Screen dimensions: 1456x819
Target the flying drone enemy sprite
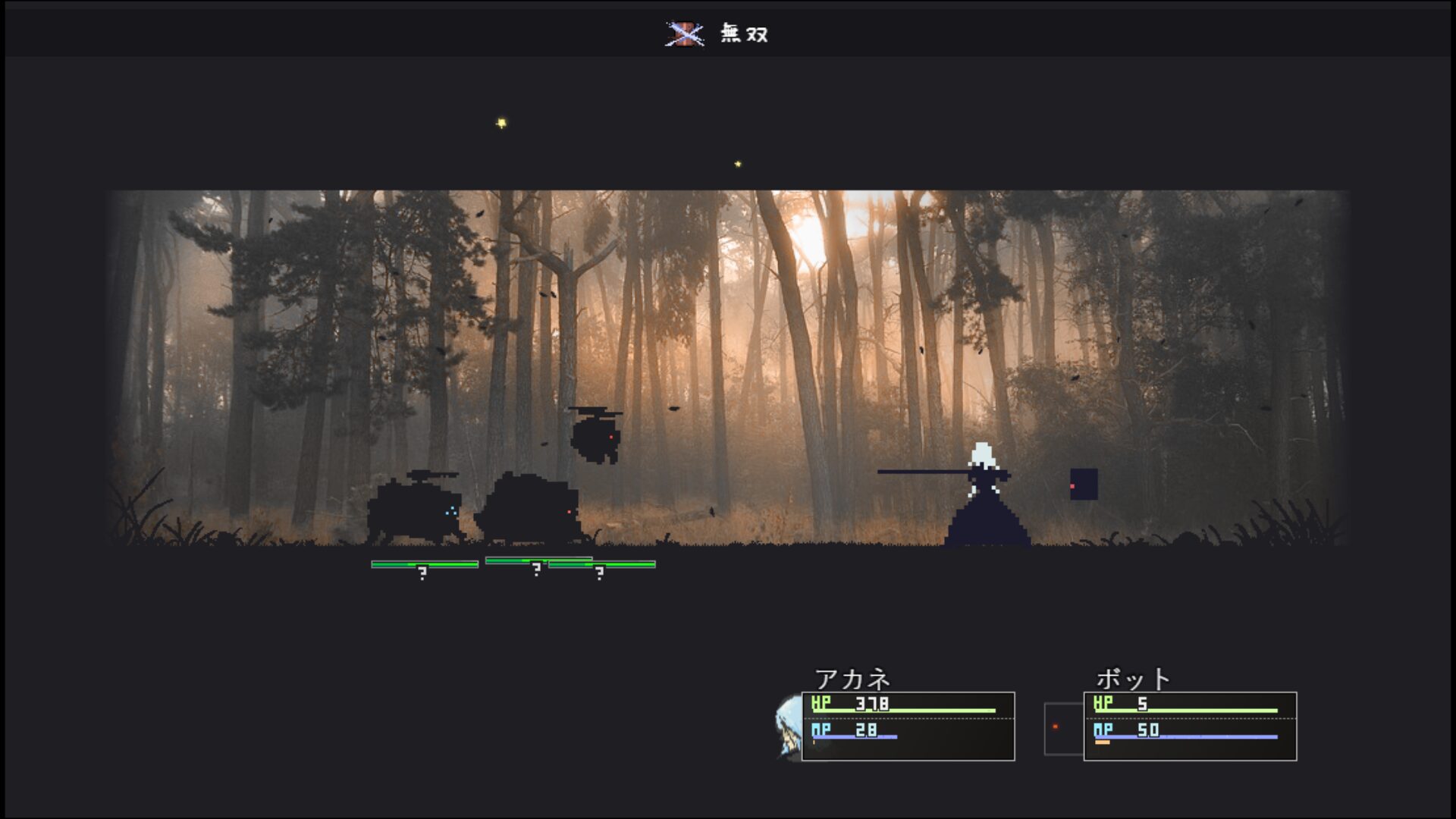coord(598,438)
